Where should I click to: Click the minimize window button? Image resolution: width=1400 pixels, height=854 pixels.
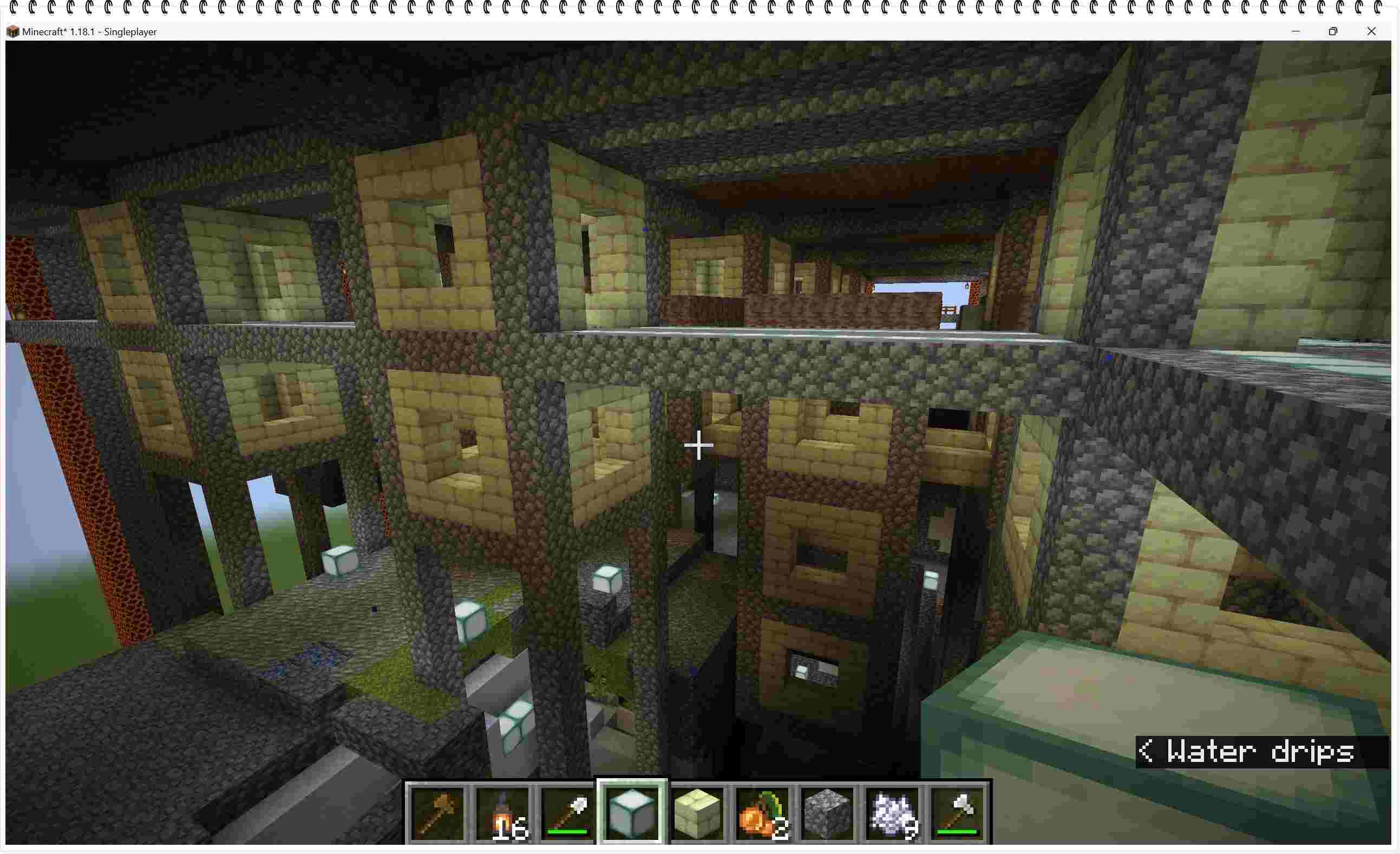(x=1296, y=31)
